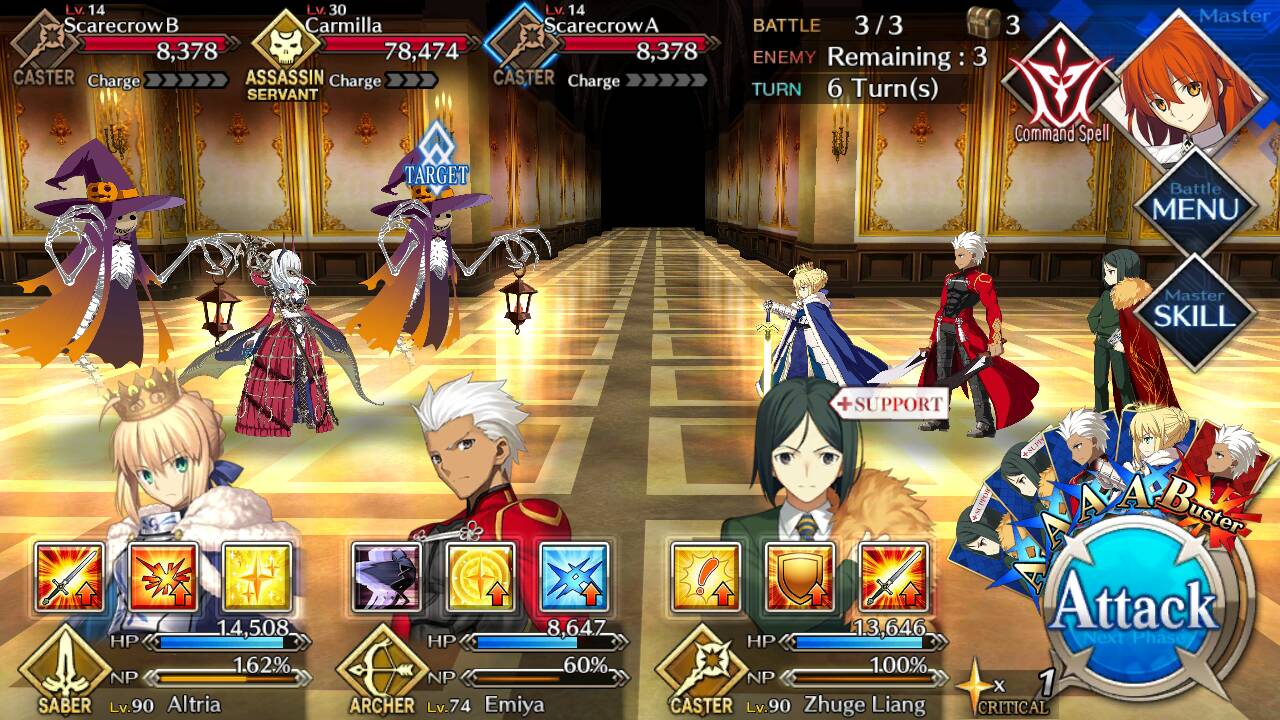This screenshot has width=1280, height=720.
Task: Use Zhuge Liang's sword attack-up skill
Action: [893, 577]
